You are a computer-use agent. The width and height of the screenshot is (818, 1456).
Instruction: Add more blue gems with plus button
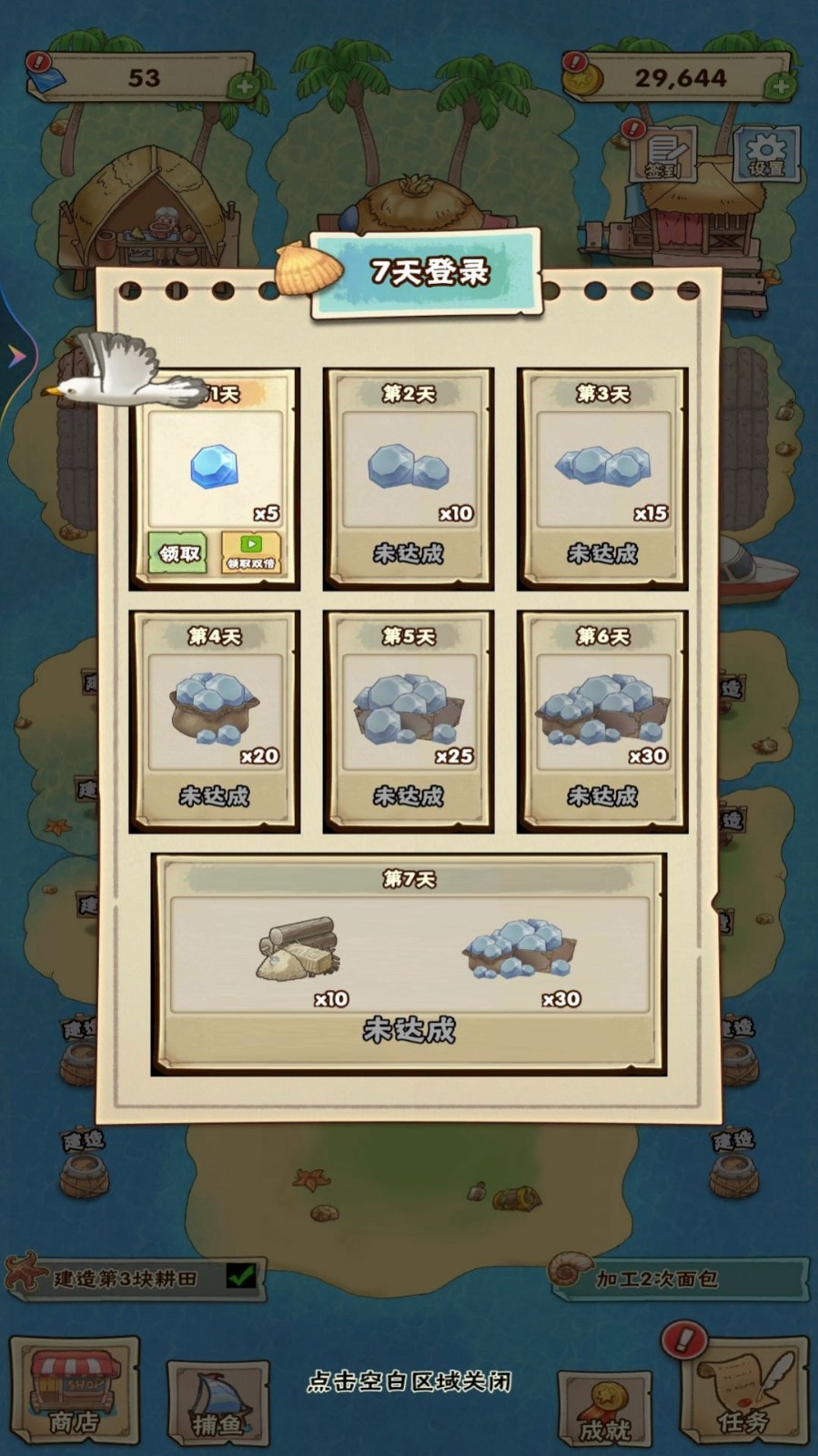point(243,87)
